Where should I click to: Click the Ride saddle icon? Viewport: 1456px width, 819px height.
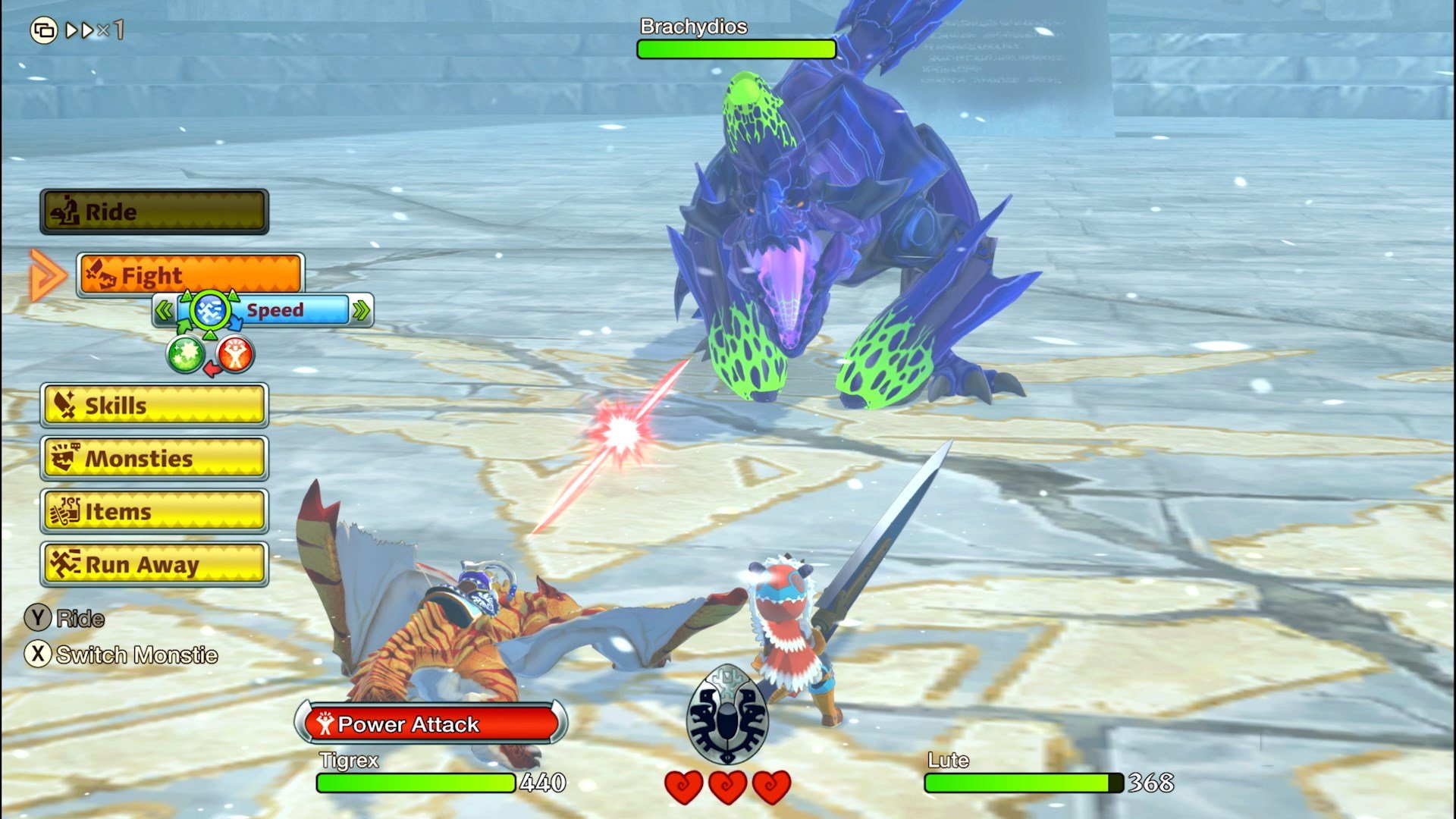point(64,211)
